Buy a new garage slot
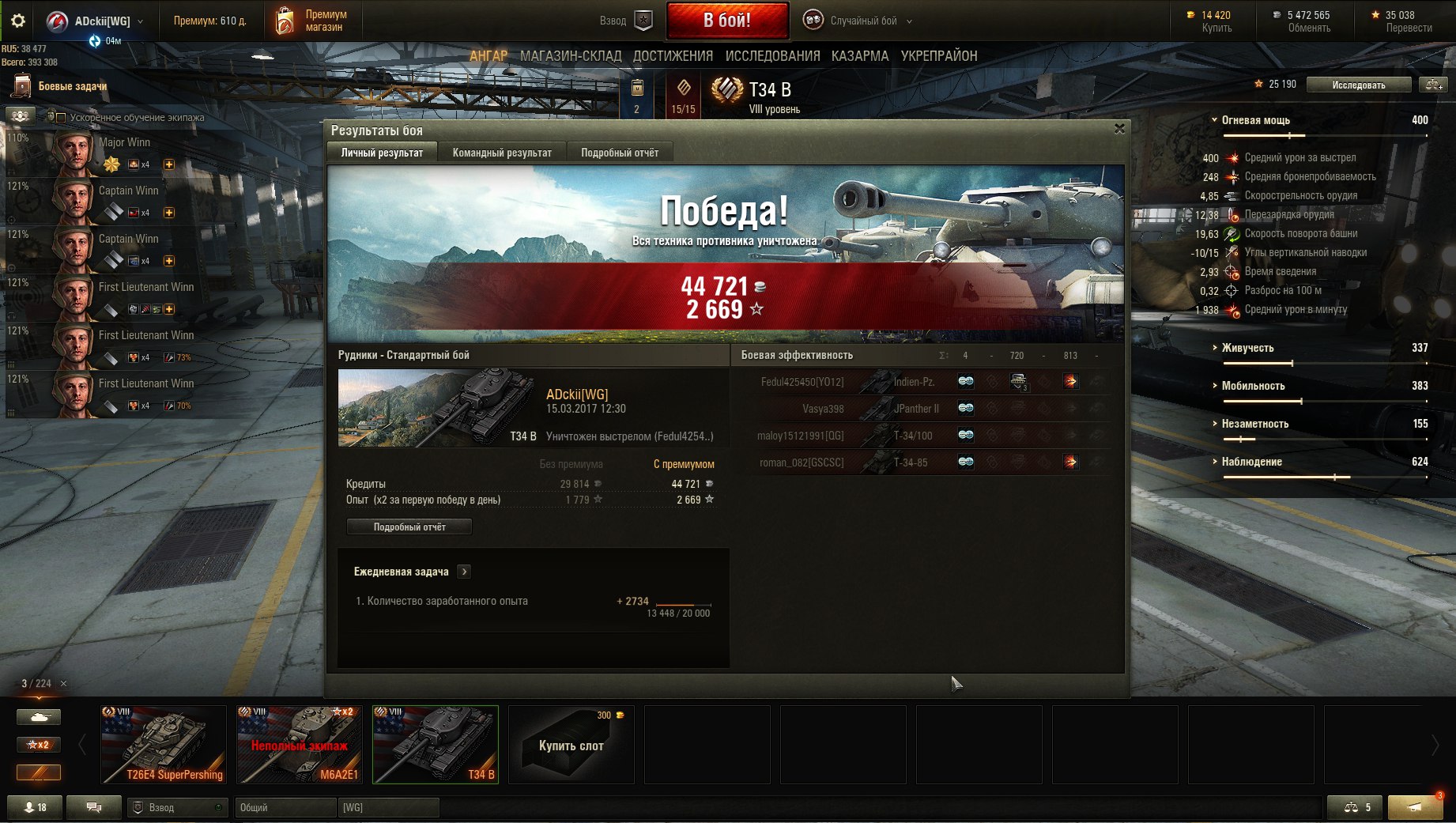Screen dimensions: 1456x823 (571, 745)
